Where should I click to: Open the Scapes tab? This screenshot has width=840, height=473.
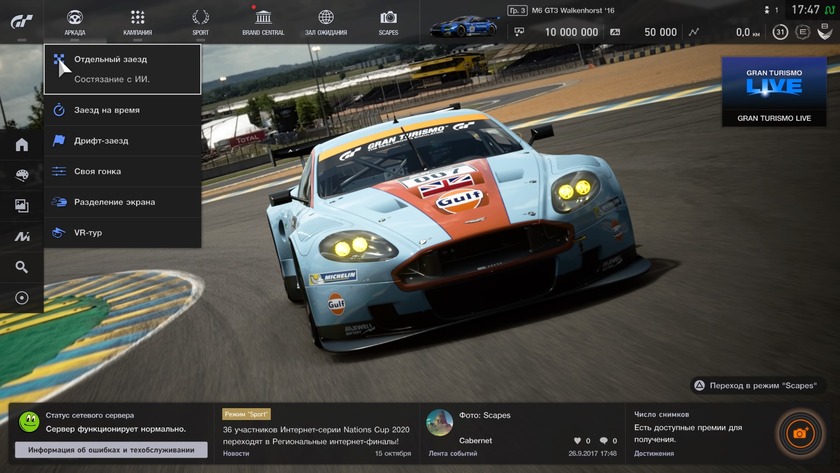pos(388,21)
